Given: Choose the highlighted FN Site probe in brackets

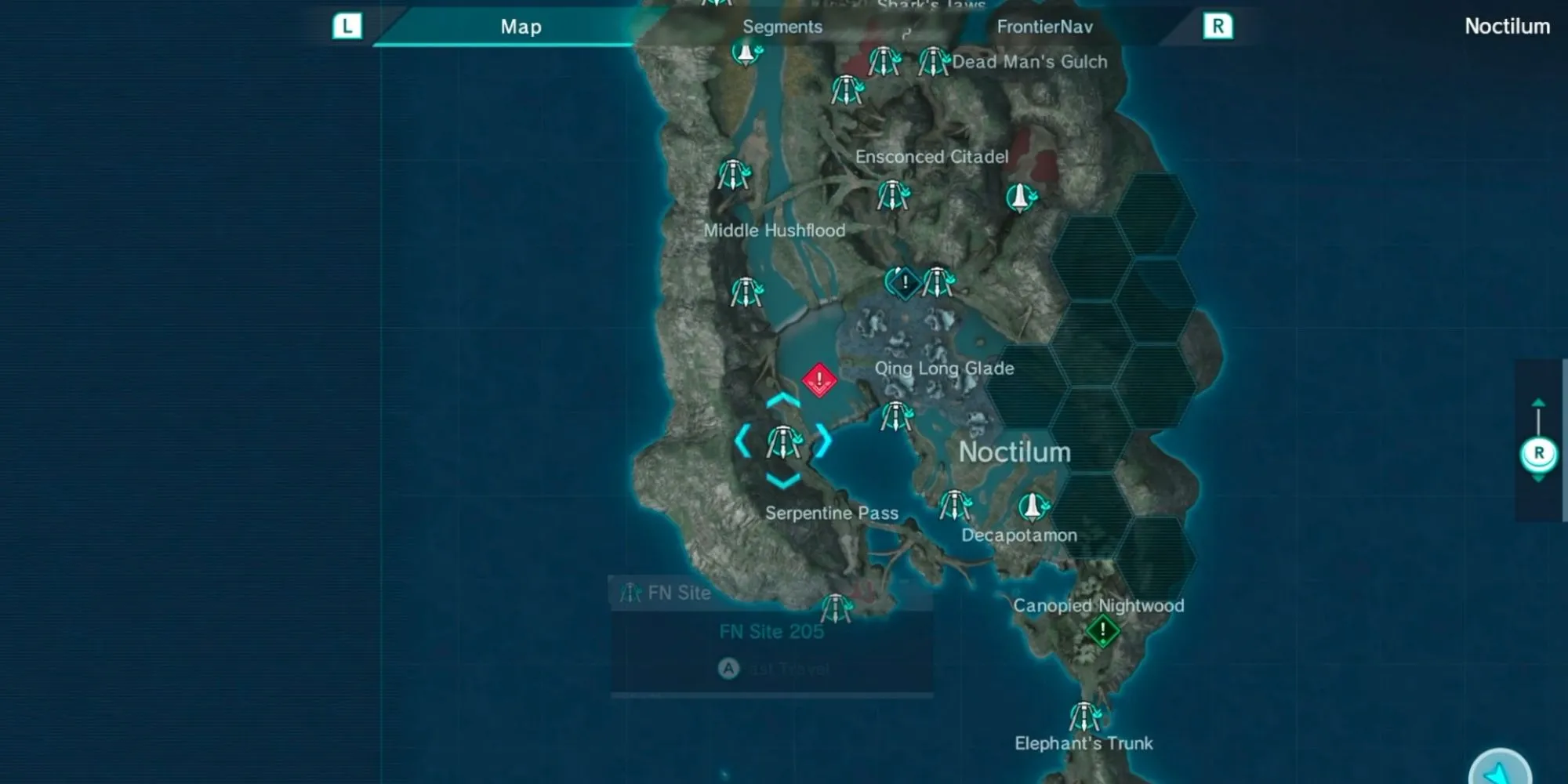Looking at the screenshot, I should pos(783,442).
